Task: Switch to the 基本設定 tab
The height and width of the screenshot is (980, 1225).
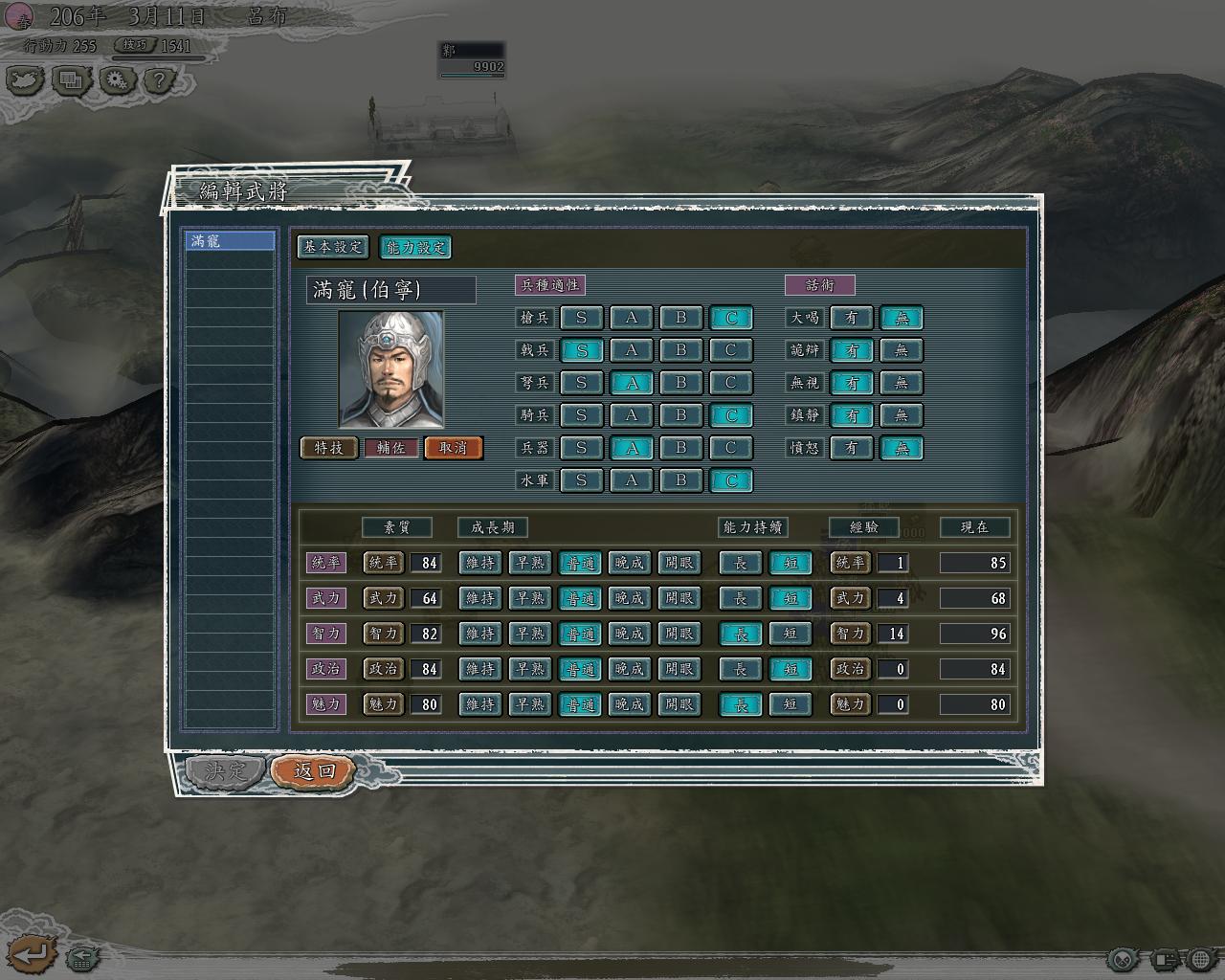Action: tap(332, 247)
